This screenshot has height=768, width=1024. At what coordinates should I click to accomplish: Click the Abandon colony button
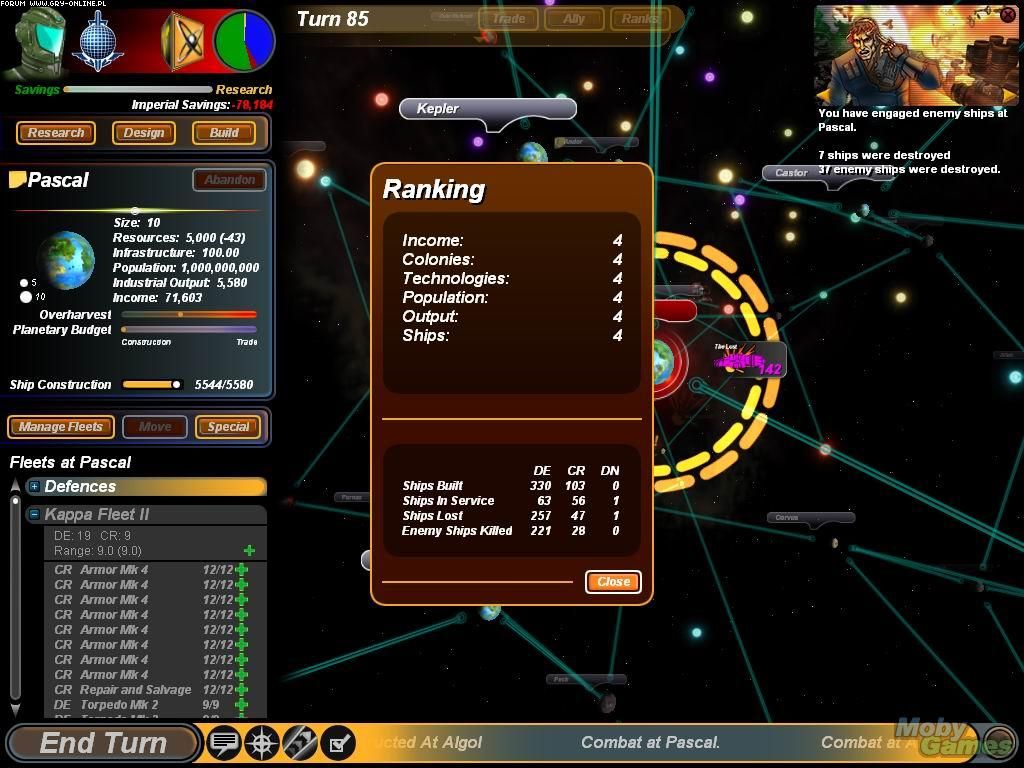point(229,180)
